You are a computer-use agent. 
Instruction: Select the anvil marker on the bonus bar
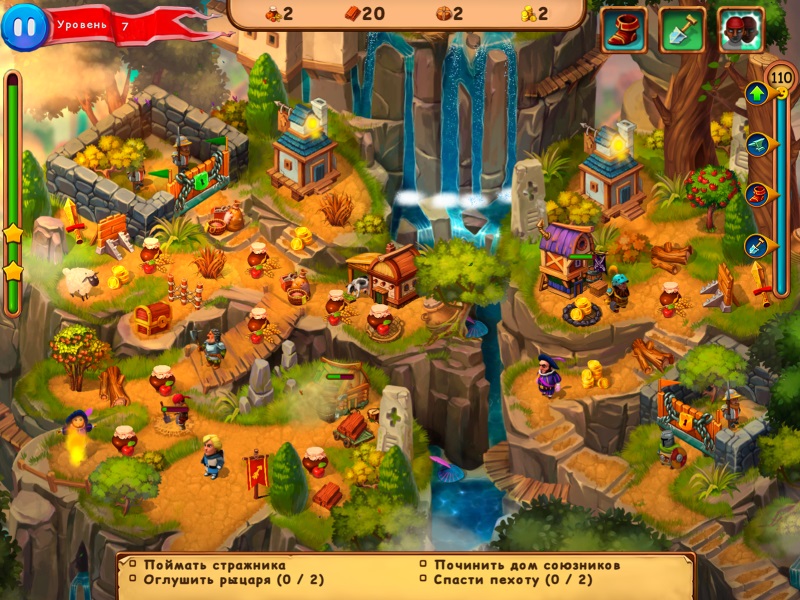click(x=757, y=143)
